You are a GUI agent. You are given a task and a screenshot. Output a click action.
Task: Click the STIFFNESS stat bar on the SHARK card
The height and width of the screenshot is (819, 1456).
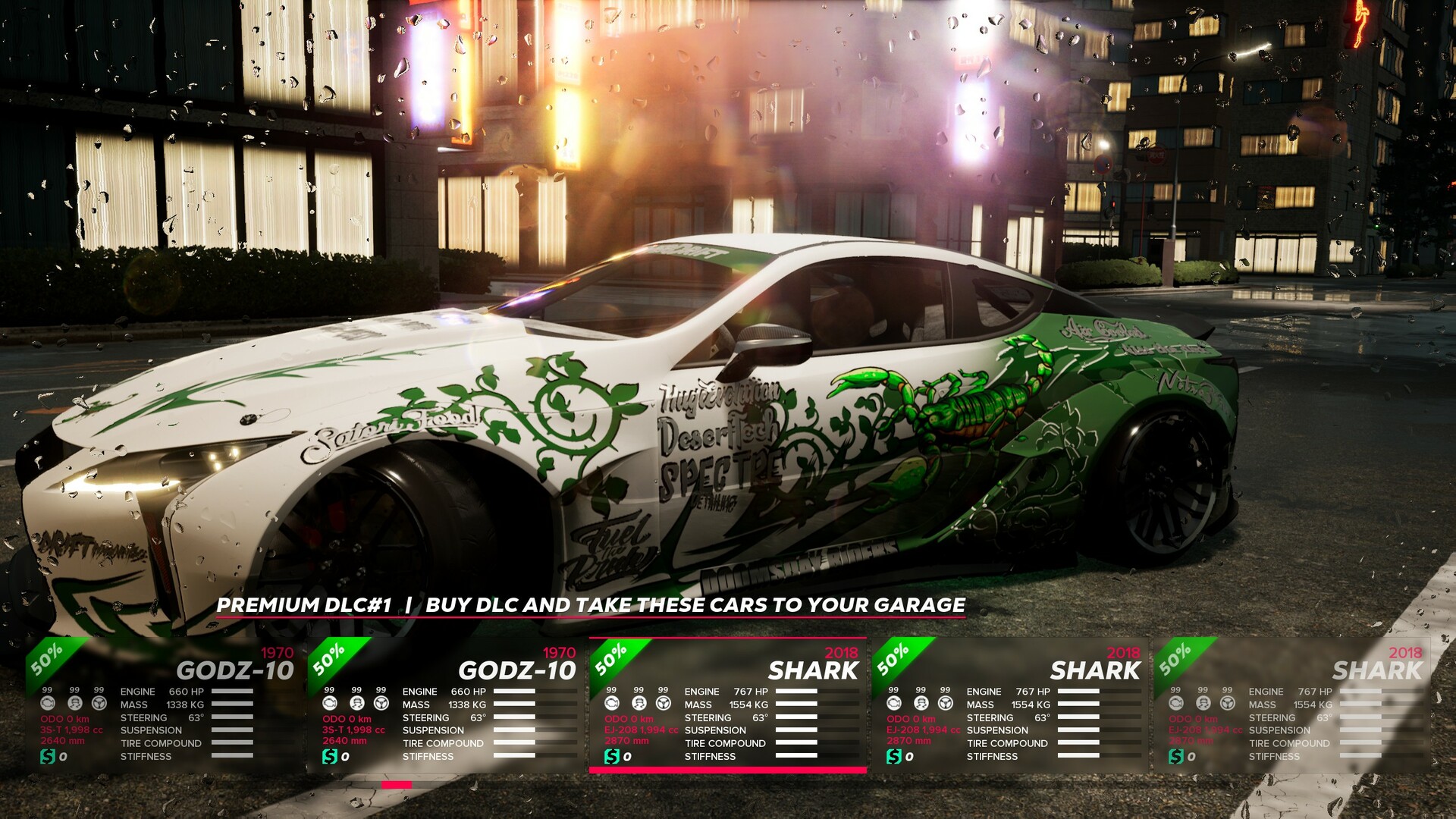[795, 755]
